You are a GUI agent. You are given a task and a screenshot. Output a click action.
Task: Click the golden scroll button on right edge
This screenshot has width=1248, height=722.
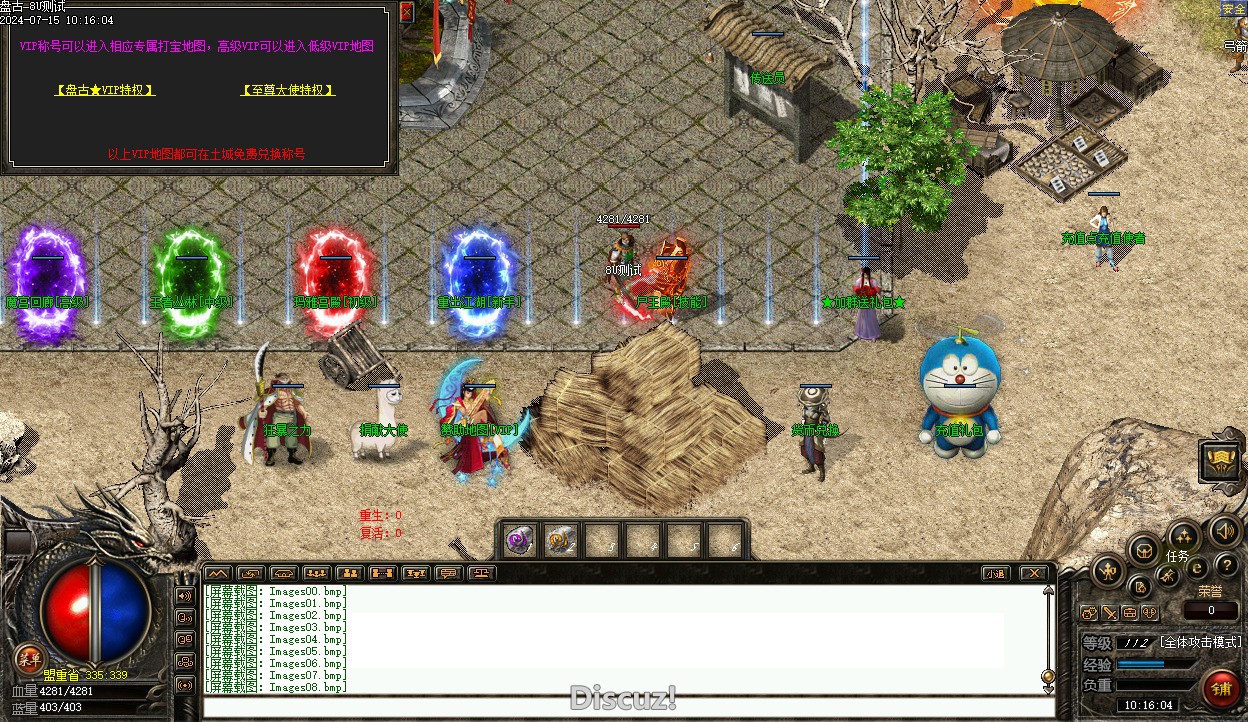[1221, 459]
